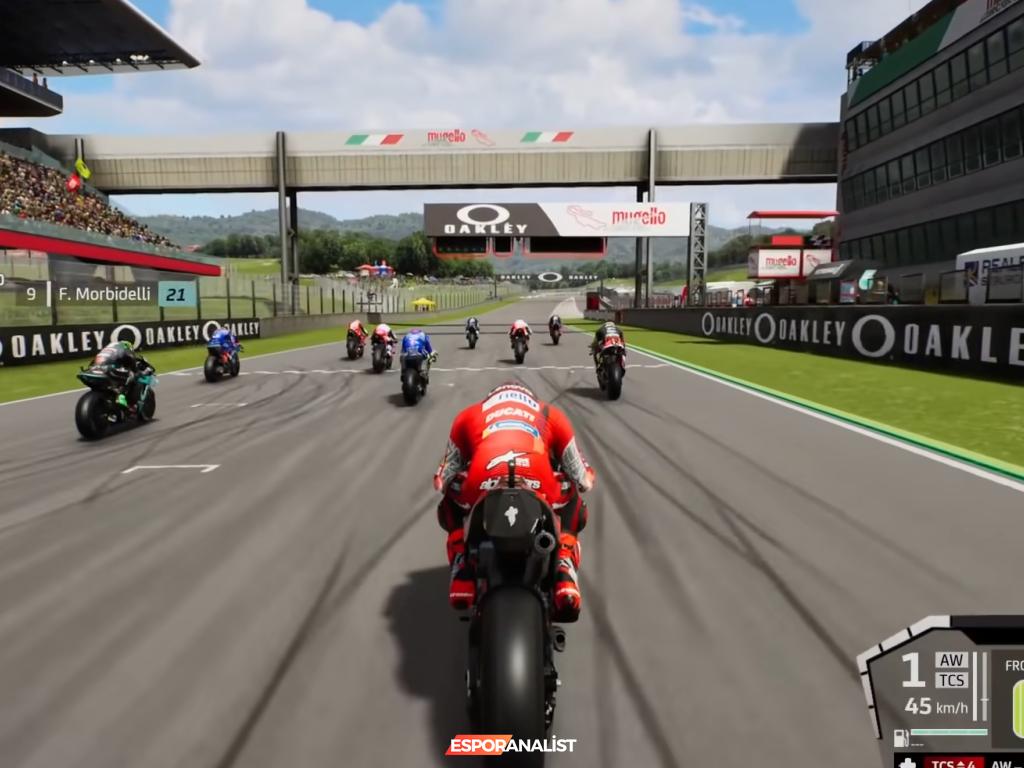Select the F. Morbidelli standings row
The width and height of the screenshot is (1024, 768).
tap(107, 294)
